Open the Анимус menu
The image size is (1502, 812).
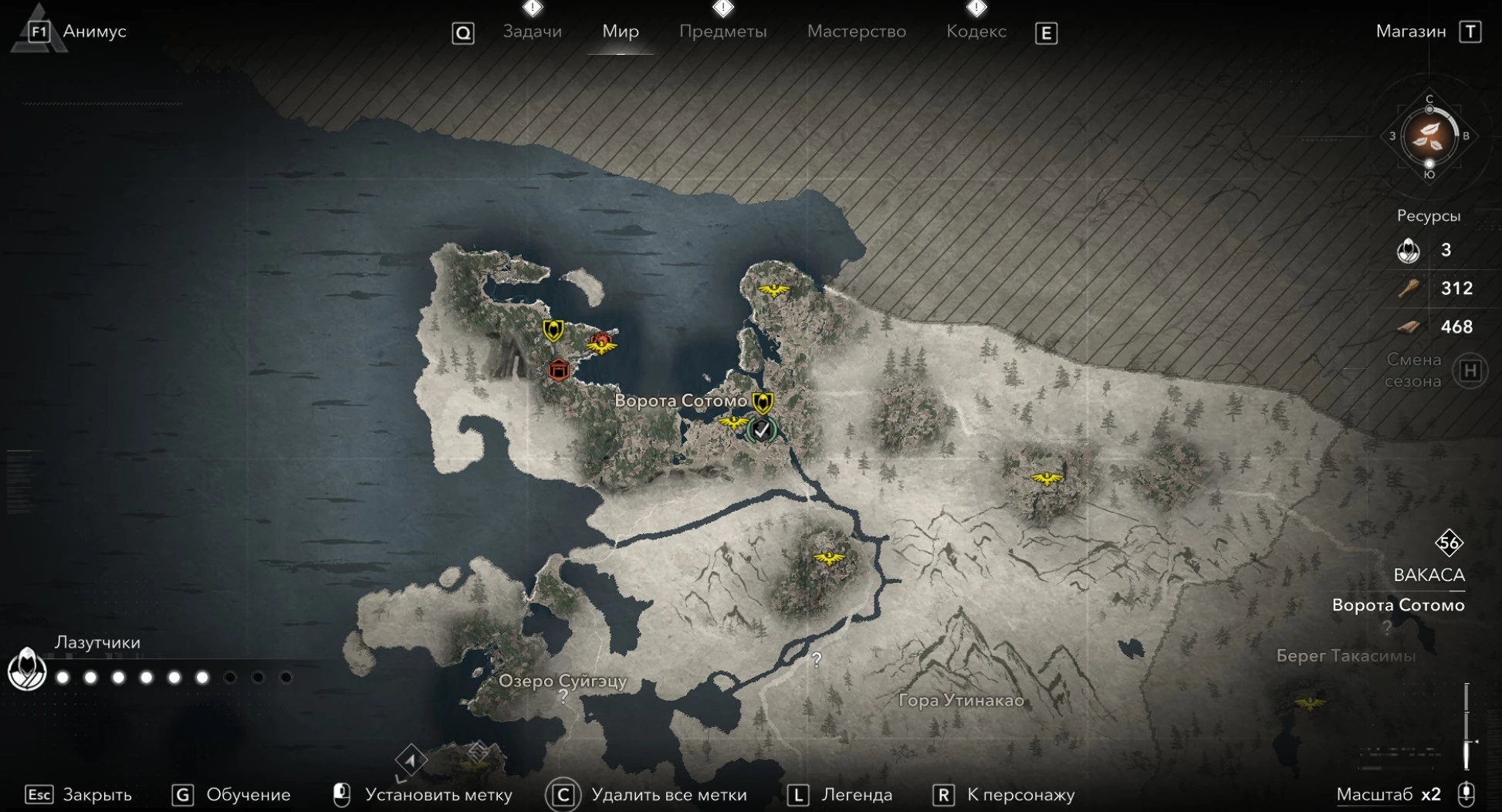pyautogui.click(x=93, y=32)
